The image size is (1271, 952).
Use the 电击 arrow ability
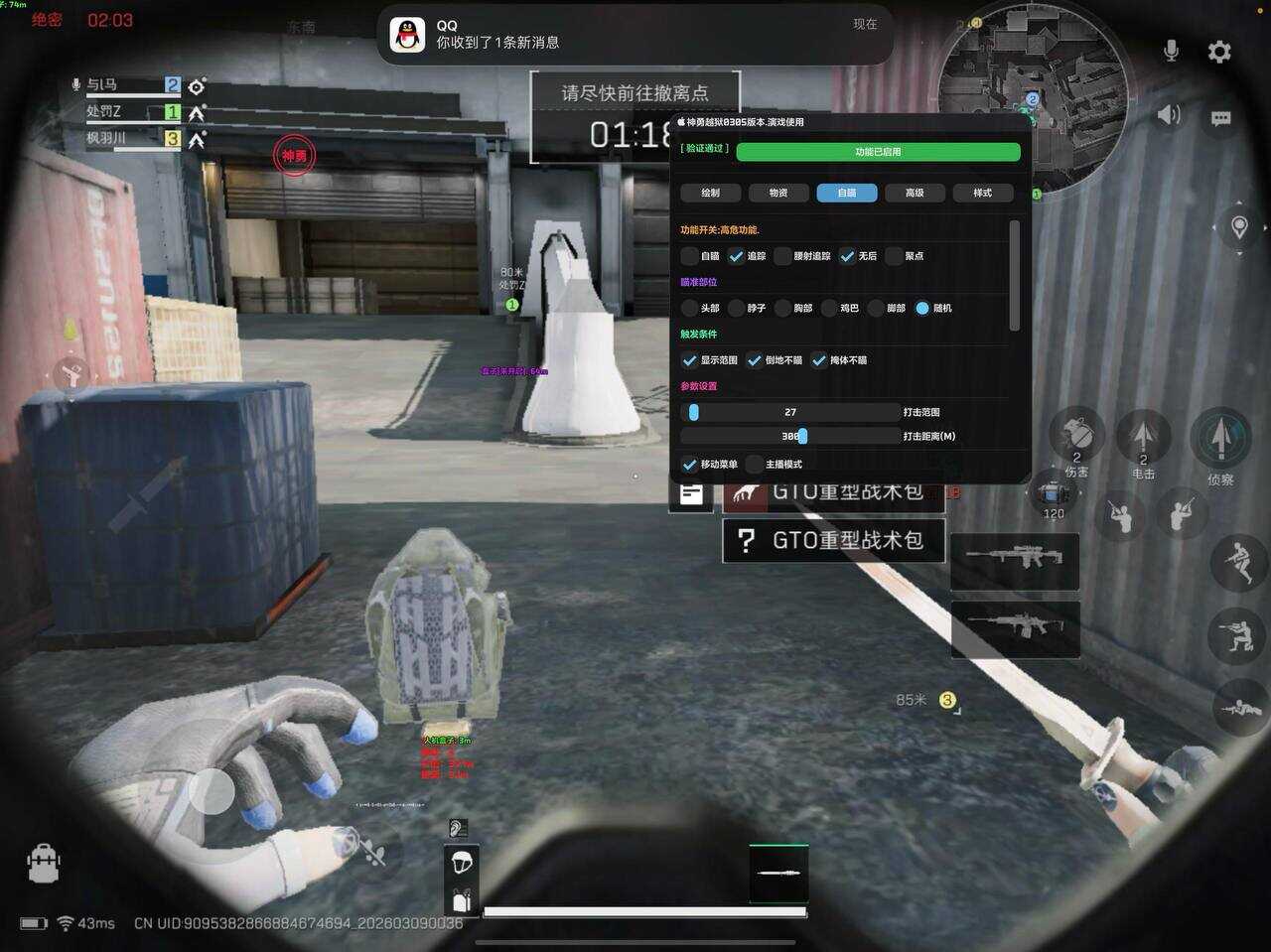(1143, 437)
